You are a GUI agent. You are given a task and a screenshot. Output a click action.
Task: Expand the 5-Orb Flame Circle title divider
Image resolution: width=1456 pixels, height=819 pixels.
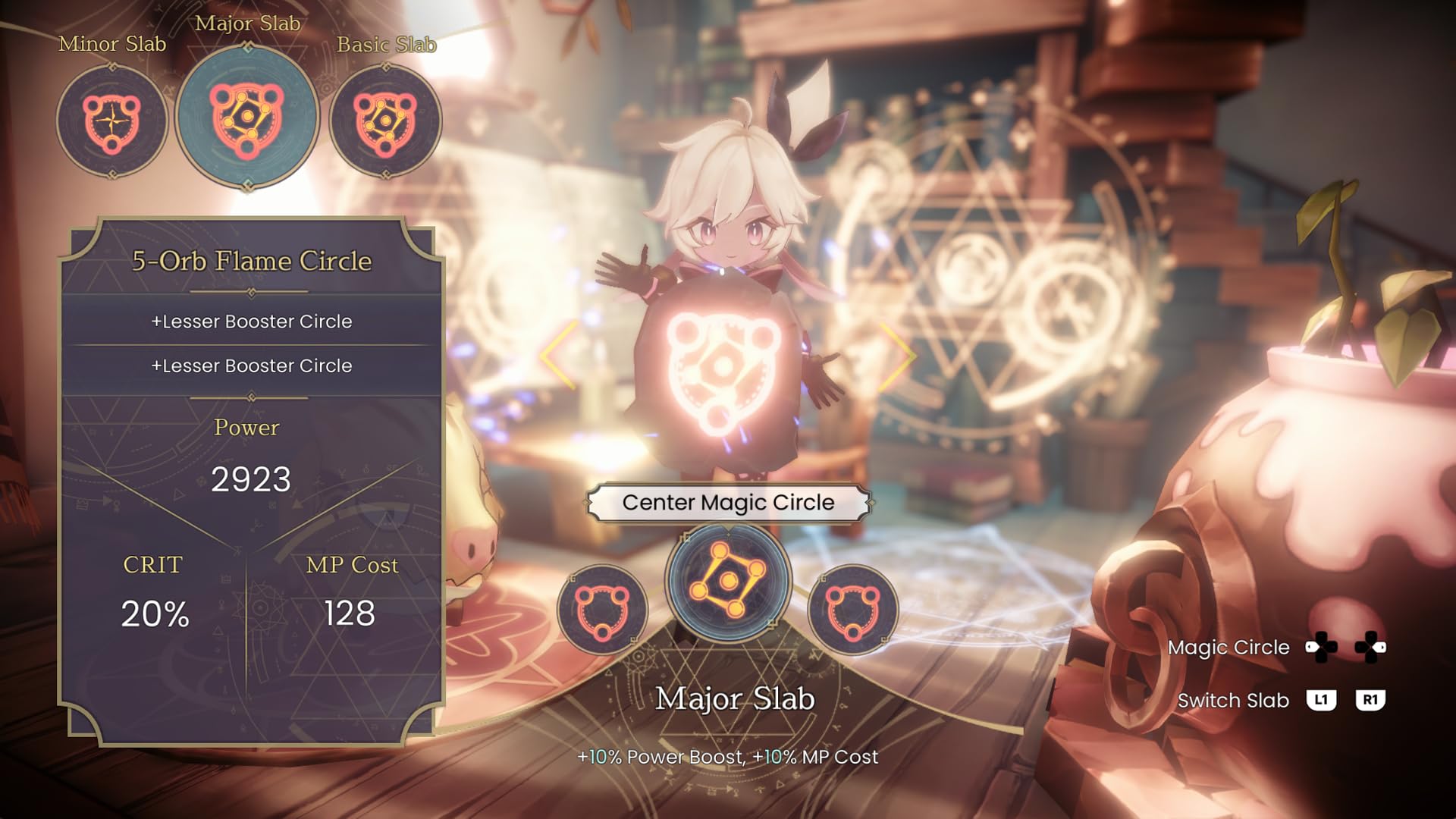[x=249, y=290]
